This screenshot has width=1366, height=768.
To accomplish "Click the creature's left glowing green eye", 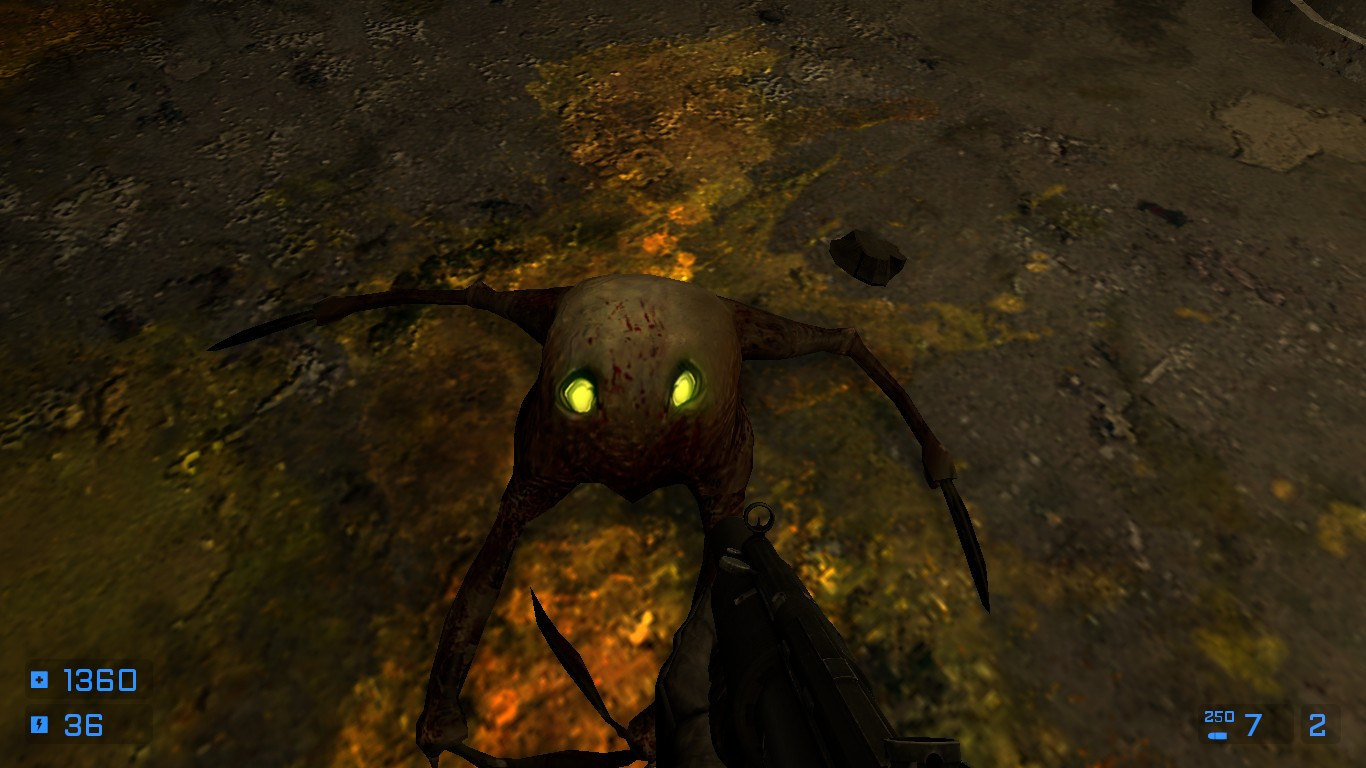I will coord(582,391).
